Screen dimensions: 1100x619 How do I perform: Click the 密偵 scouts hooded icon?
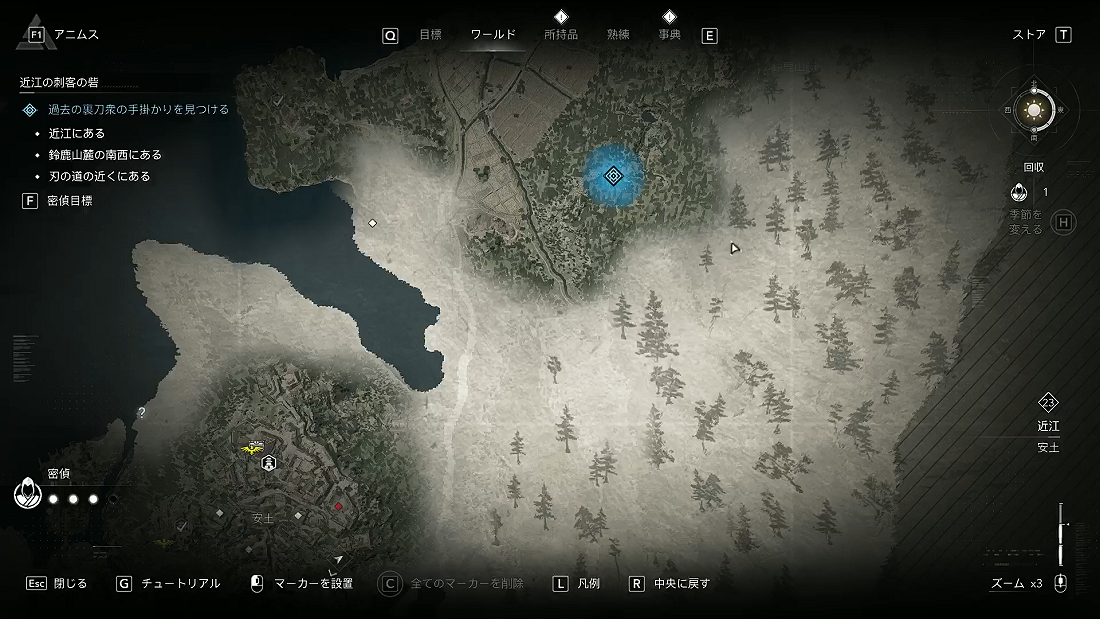pos(26,494)
